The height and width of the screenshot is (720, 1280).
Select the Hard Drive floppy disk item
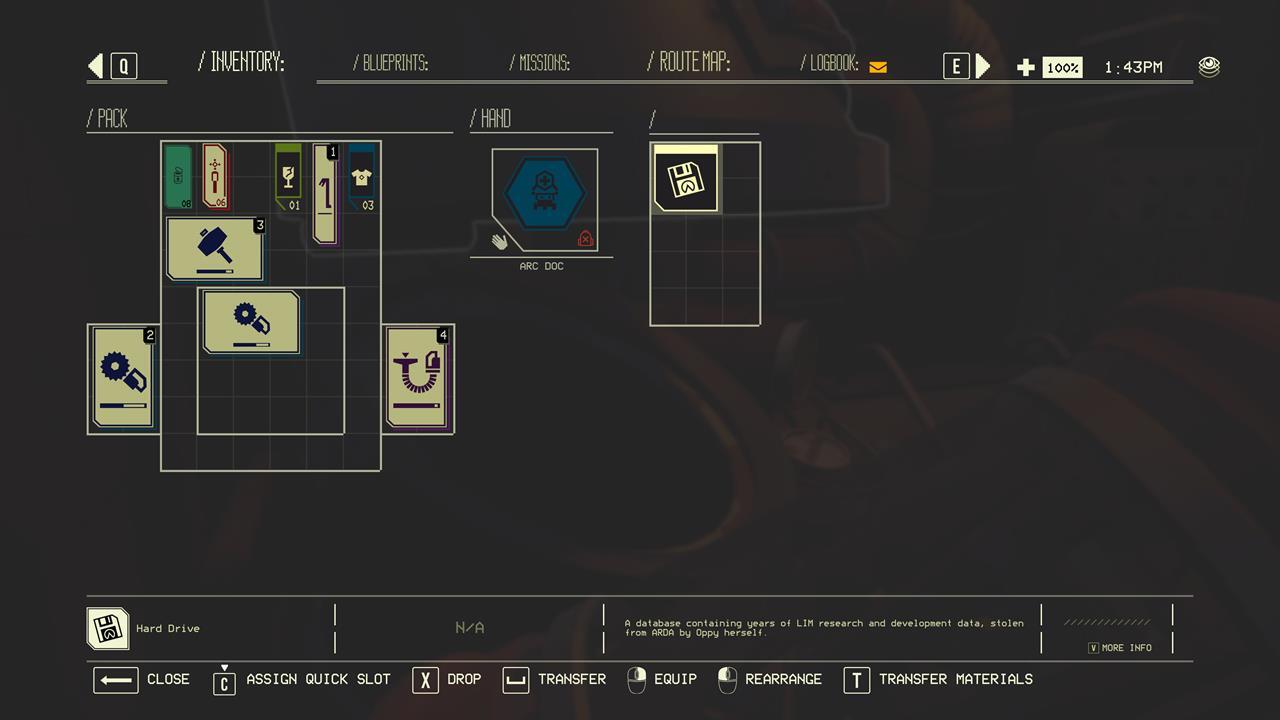[686, 179]
